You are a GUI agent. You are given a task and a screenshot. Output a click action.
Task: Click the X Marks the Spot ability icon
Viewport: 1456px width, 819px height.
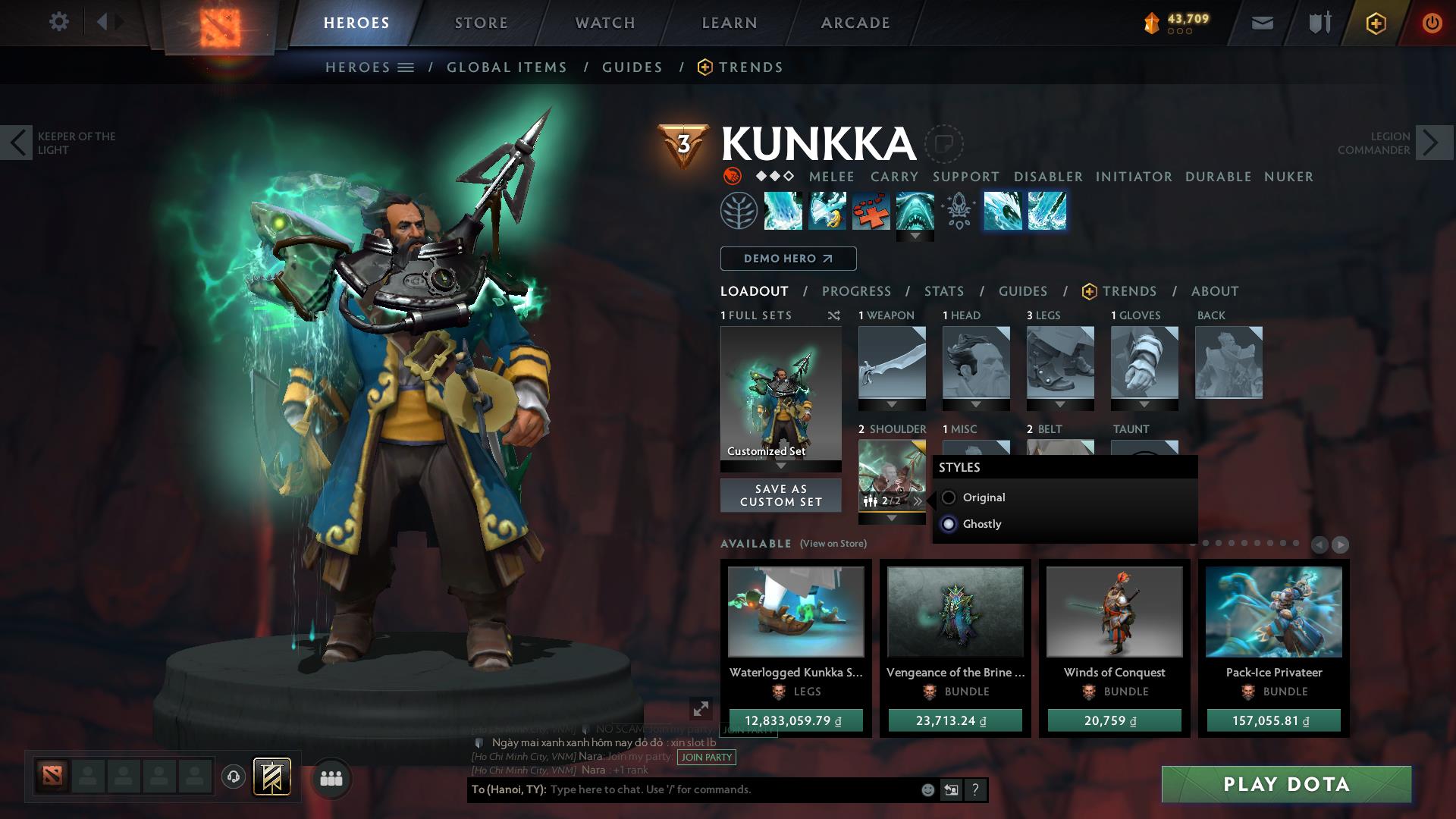[871, 211]
